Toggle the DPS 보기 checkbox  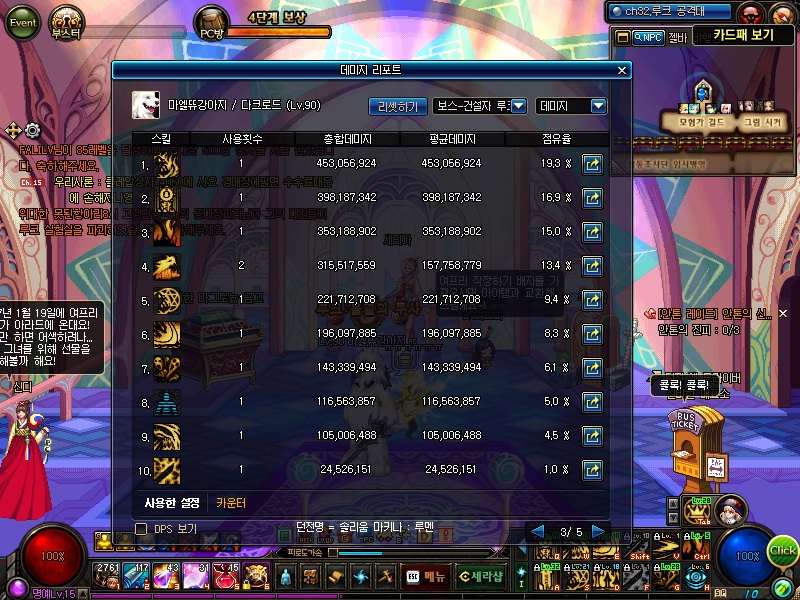141,529
